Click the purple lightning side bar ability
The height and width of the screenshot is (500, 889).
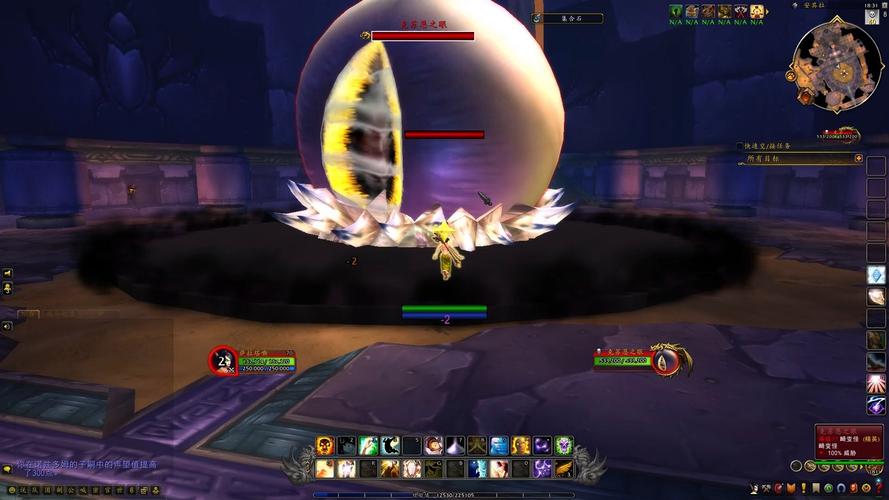pyautogui.click(x=876, y=405)
